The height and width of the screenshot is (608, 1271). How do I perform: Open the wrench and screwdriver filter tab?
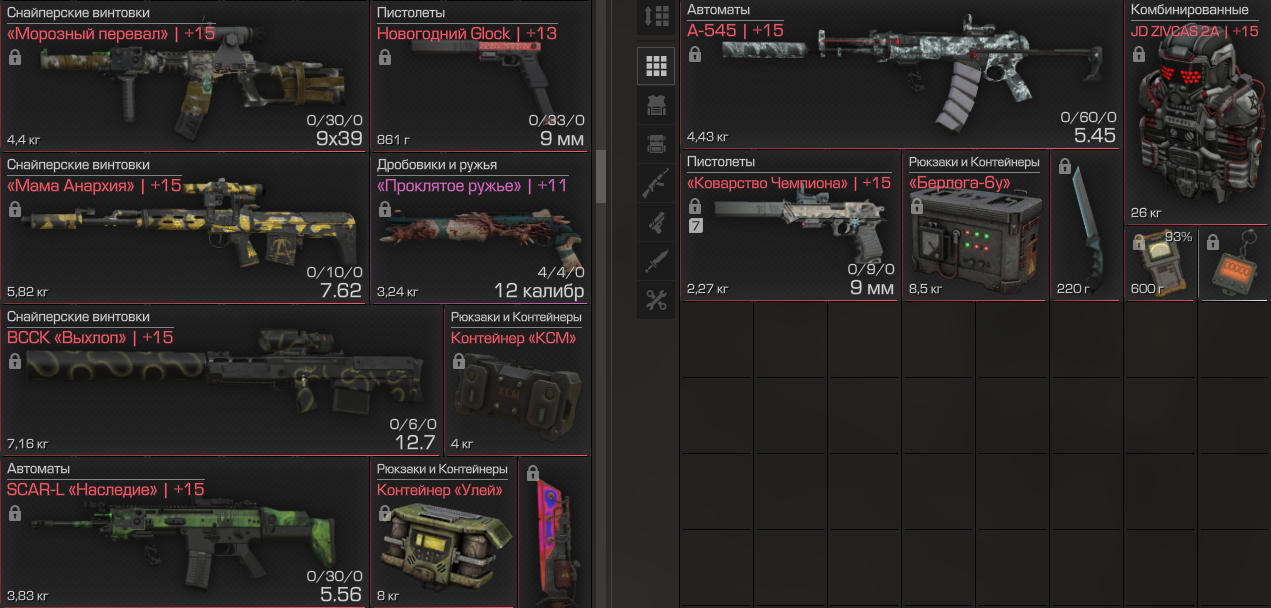tap(656, 300)
